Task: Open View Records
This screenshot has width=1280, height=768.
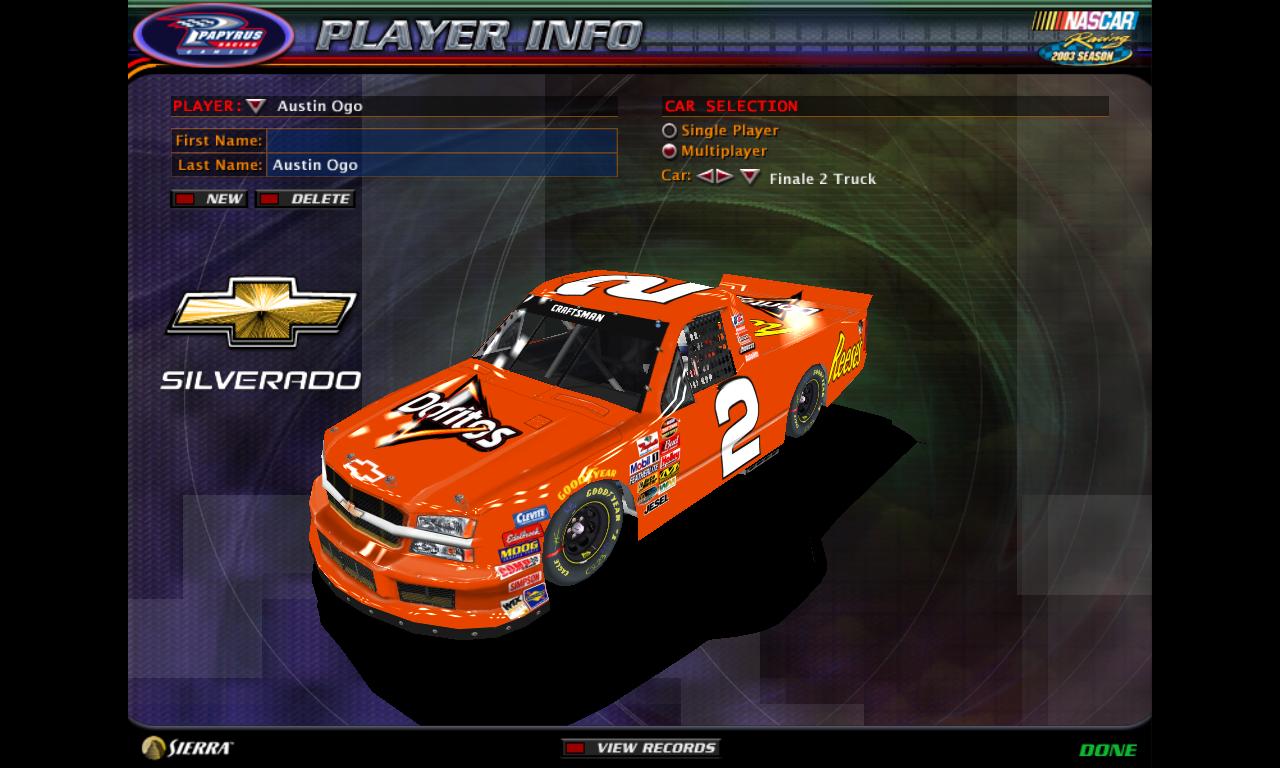Action: [x=641, y=748]
